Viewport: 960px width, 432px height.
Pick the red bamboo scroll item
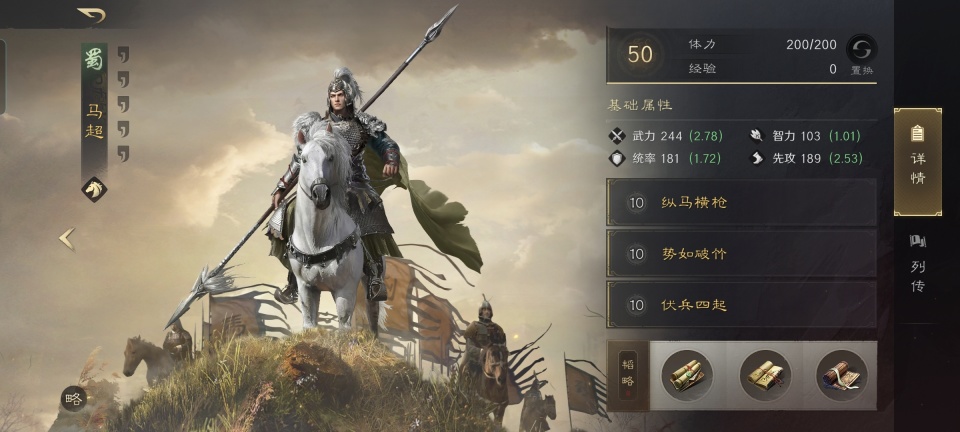(841, 376)
